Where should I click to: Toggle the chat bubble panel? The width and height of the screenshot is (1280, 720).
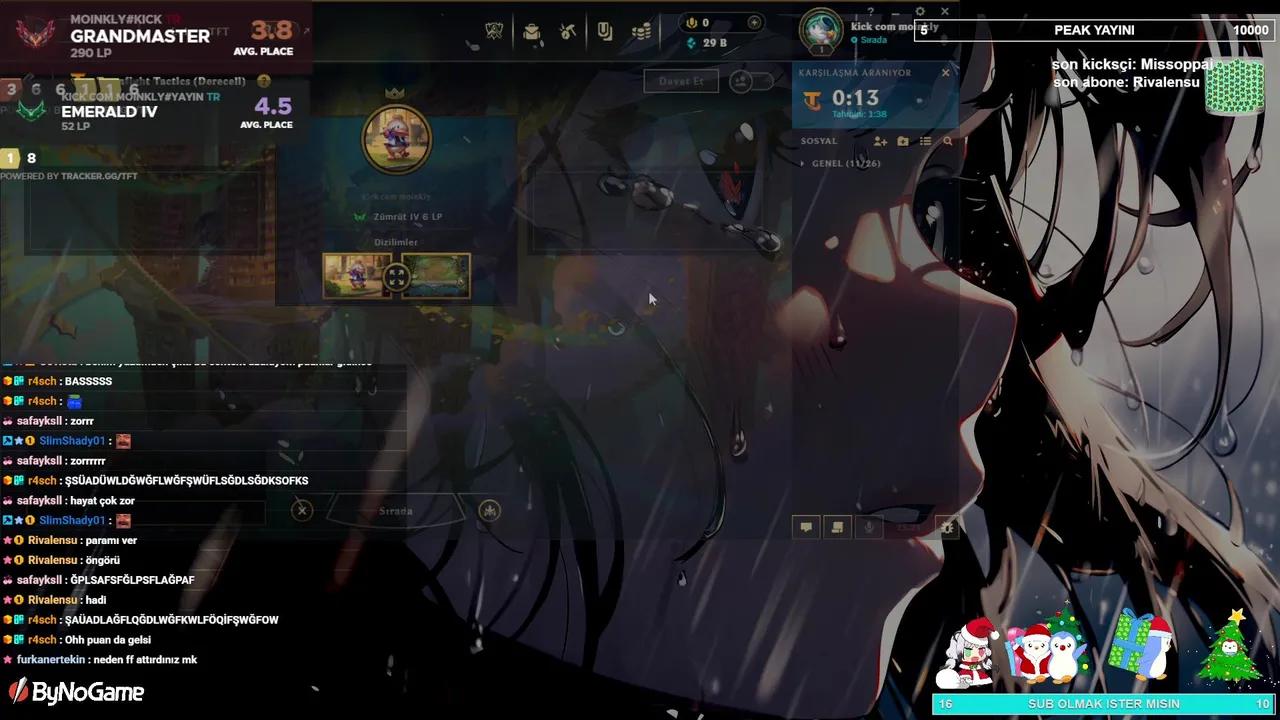[x=806, y=526]
